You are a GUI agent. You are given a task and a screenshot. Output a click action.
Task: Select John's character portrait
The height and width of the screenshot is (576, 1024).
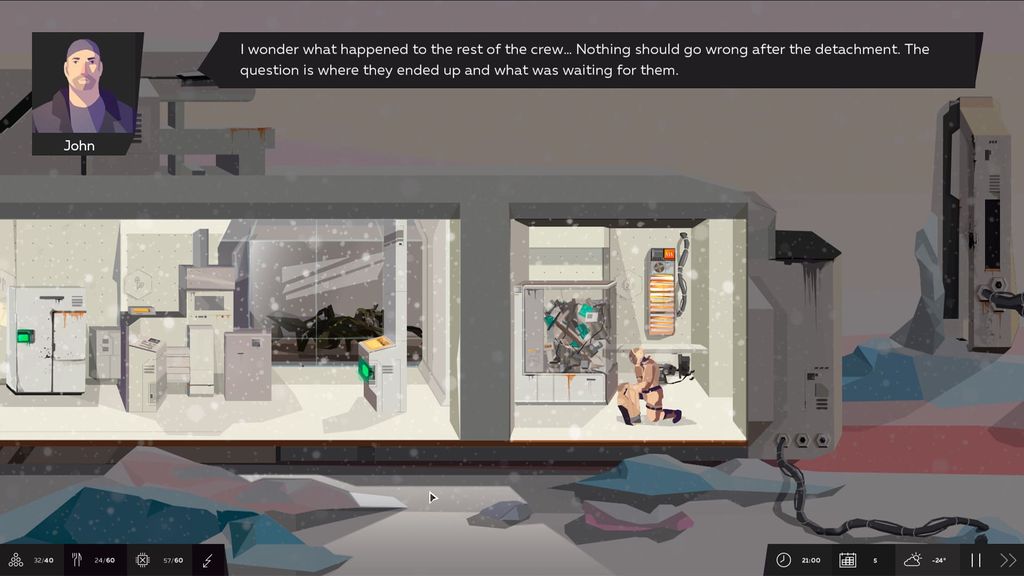[x=82, y=86]
